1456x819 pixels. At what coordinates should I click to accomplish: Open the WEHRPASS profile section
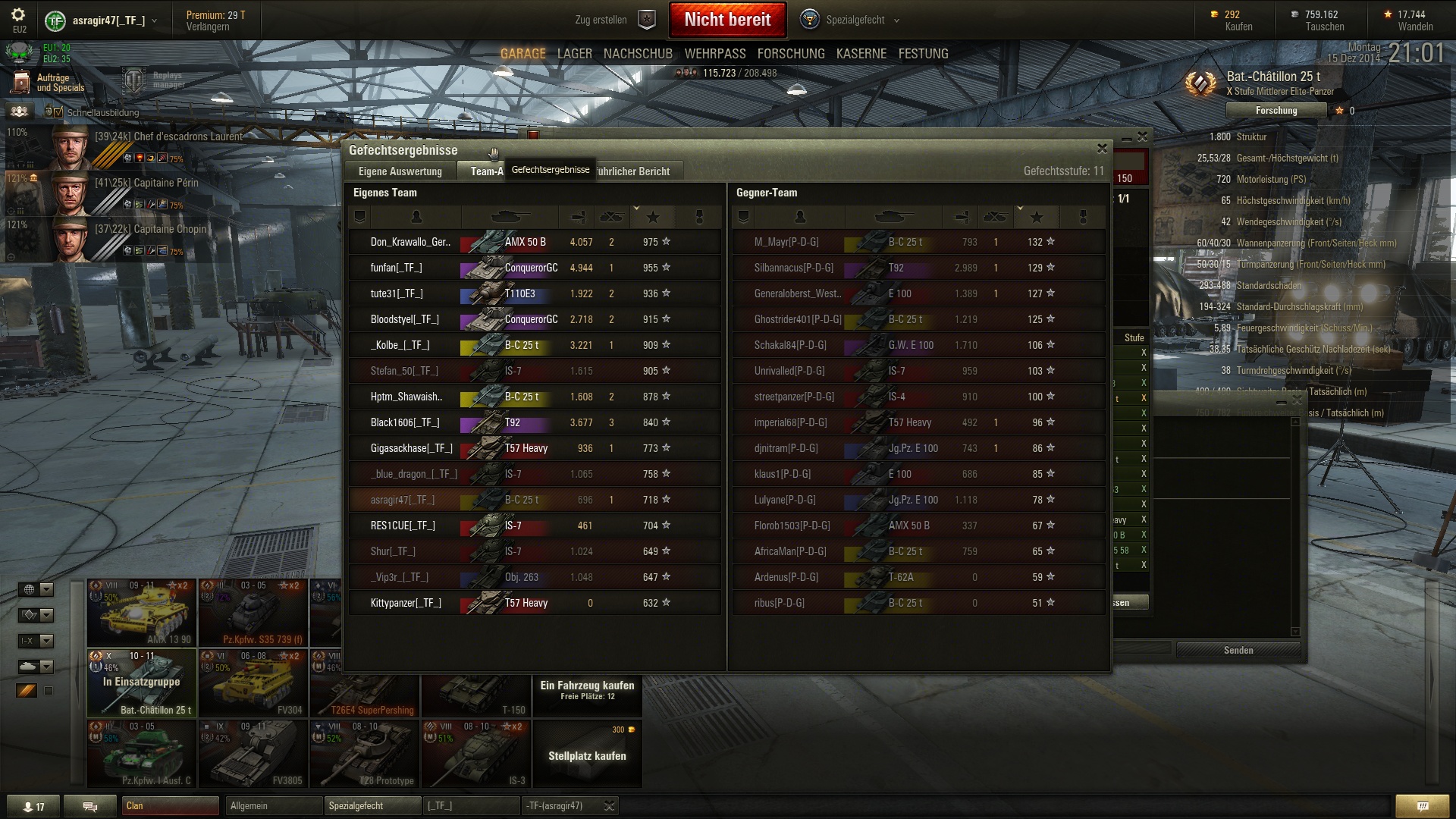(x=714, y=54)
